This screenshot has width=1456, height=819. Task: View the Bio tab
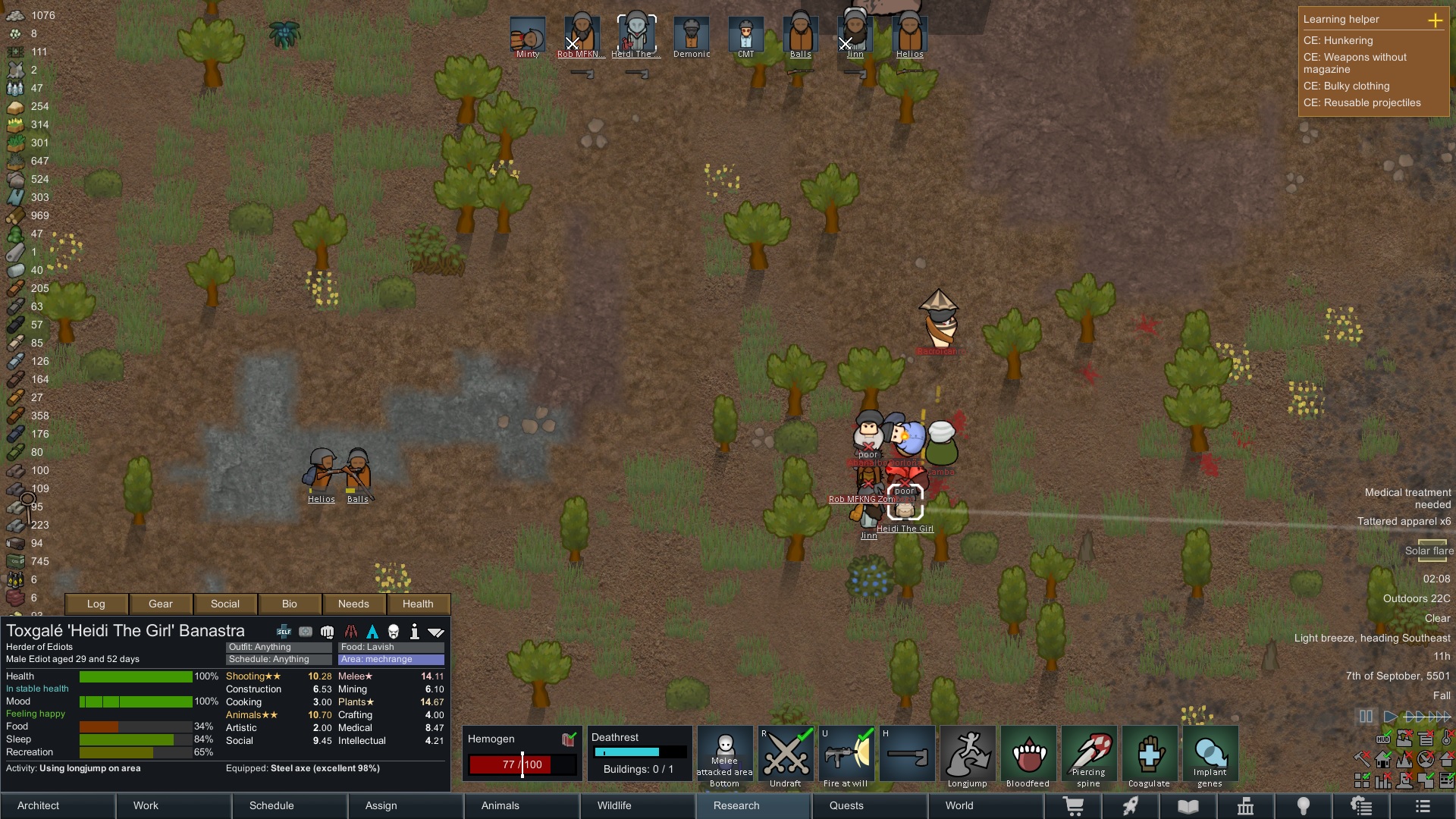(x=290, y=604)
